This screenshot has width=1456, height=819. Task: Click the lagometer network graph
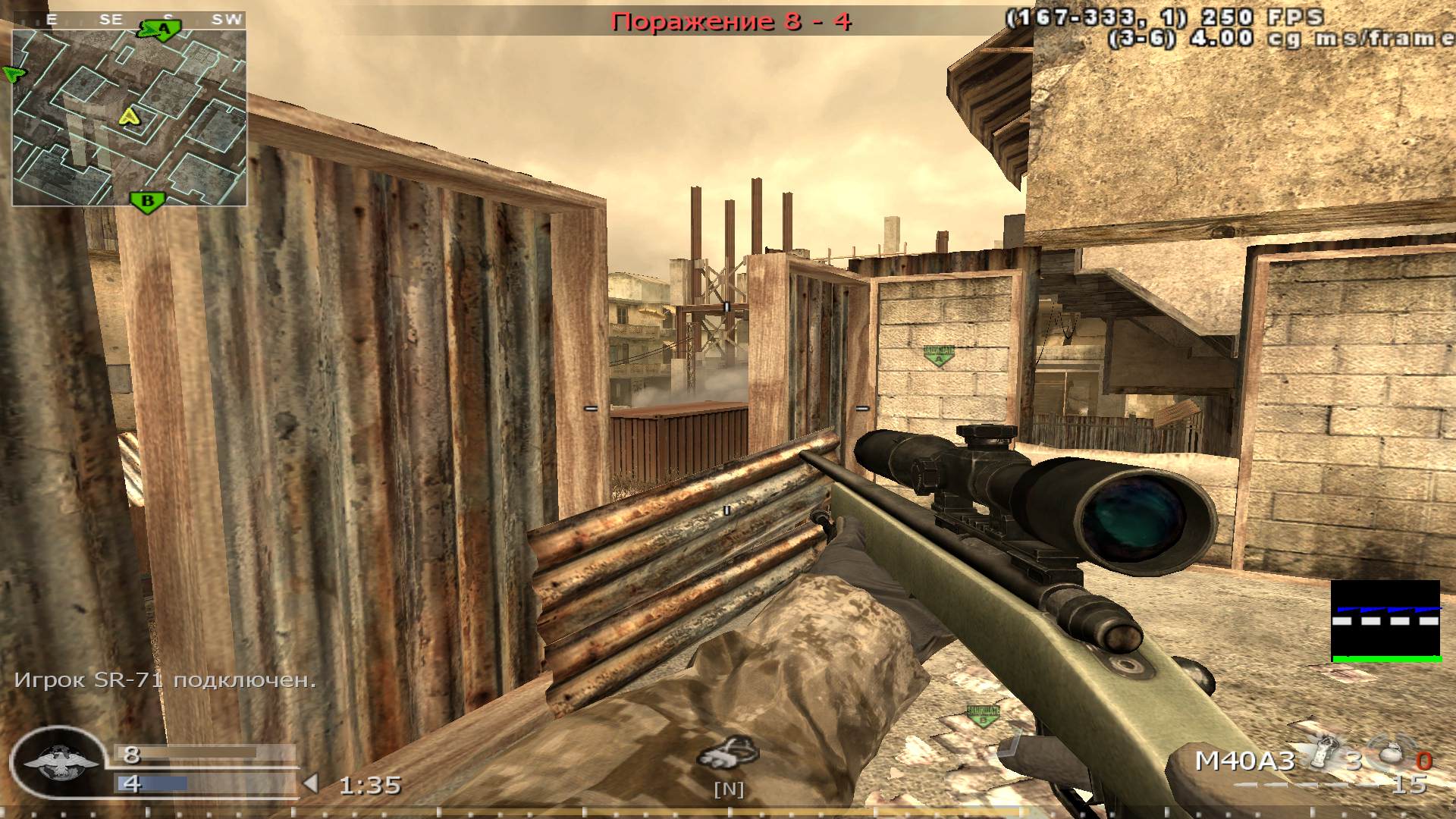[x=1386, y=621]
